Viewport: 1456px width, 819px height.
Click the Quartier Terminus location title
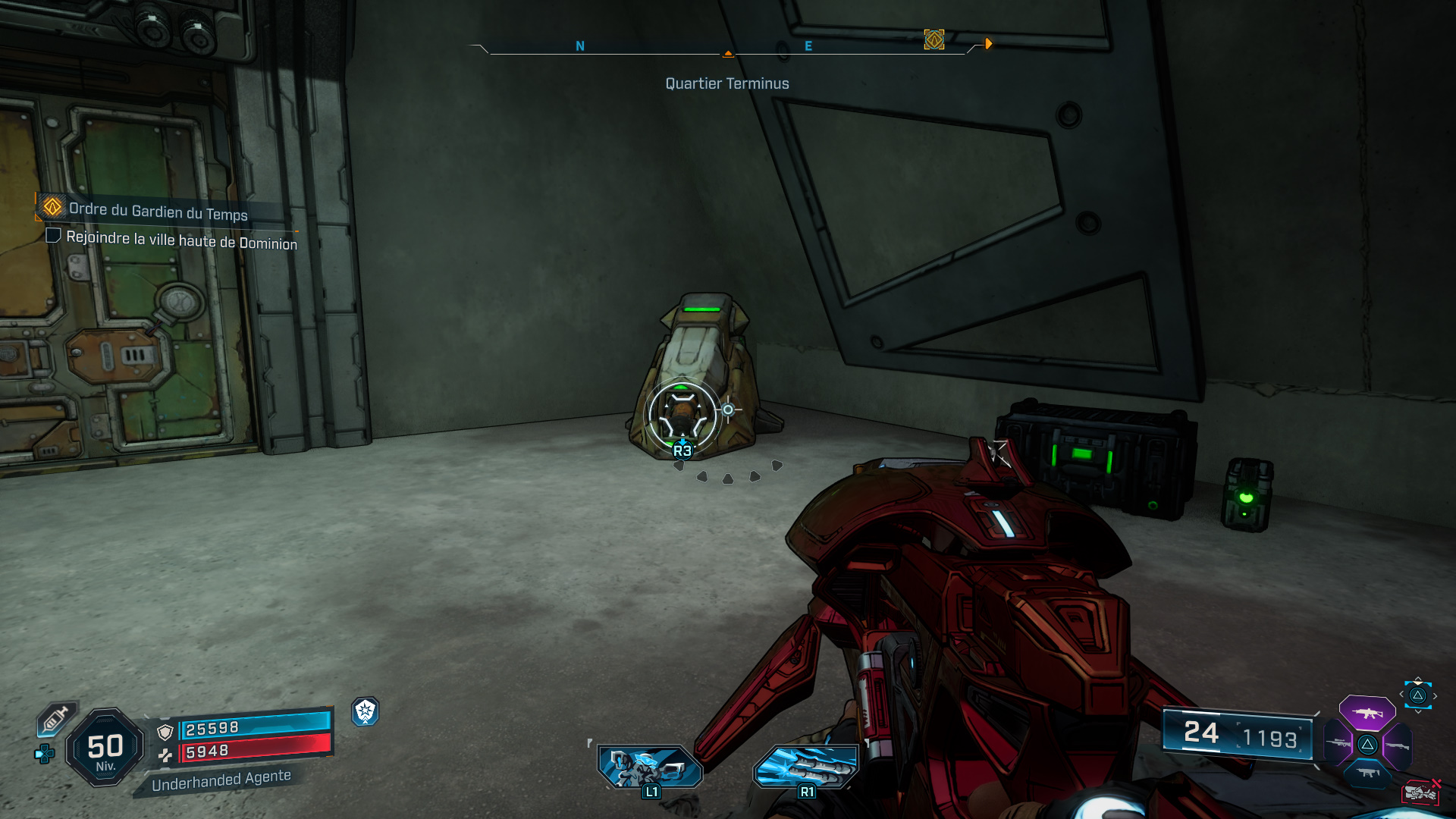tap(726, 83)
